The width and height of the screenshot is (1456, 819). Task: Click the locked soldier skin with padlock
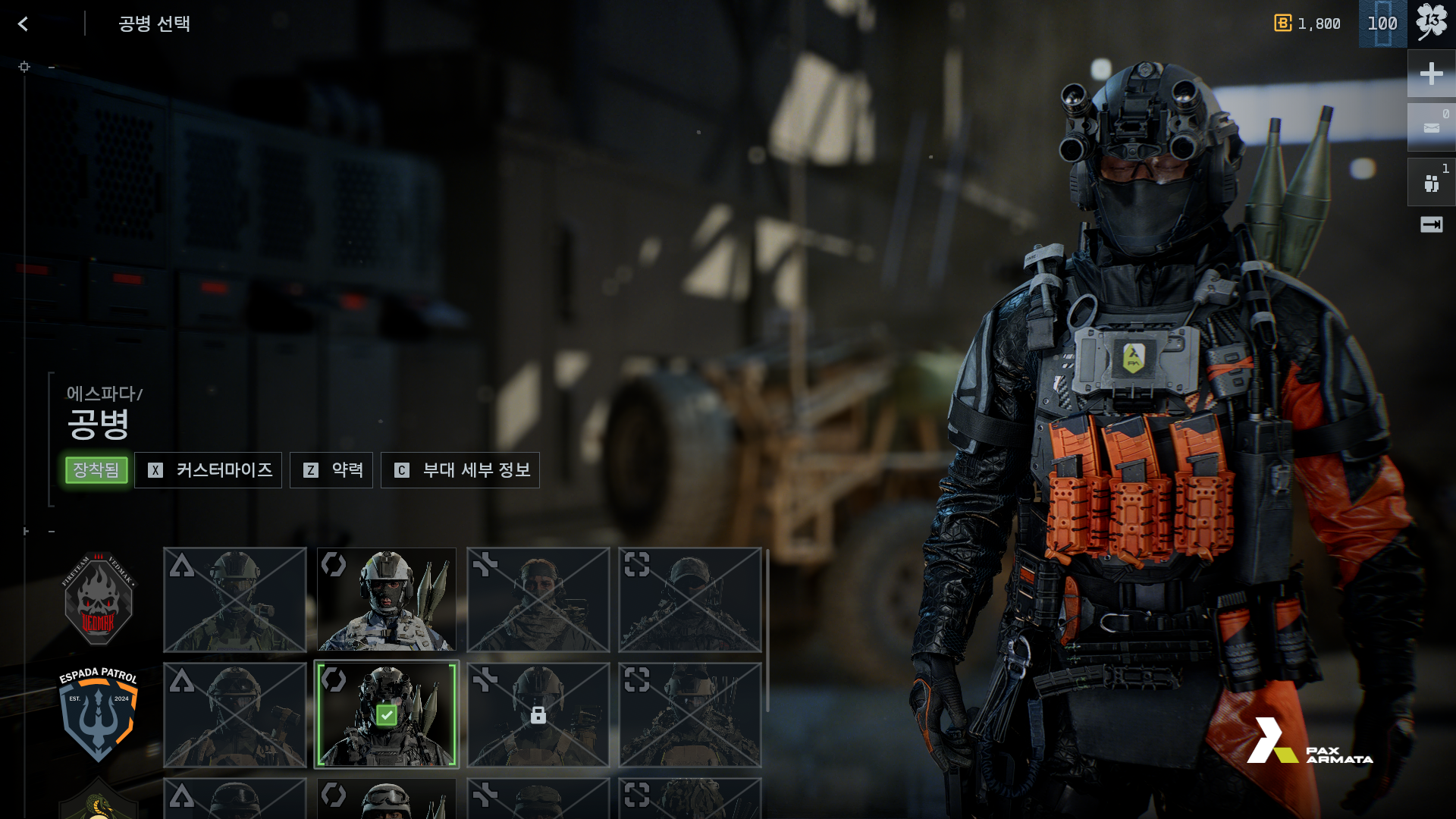point(538,714)
